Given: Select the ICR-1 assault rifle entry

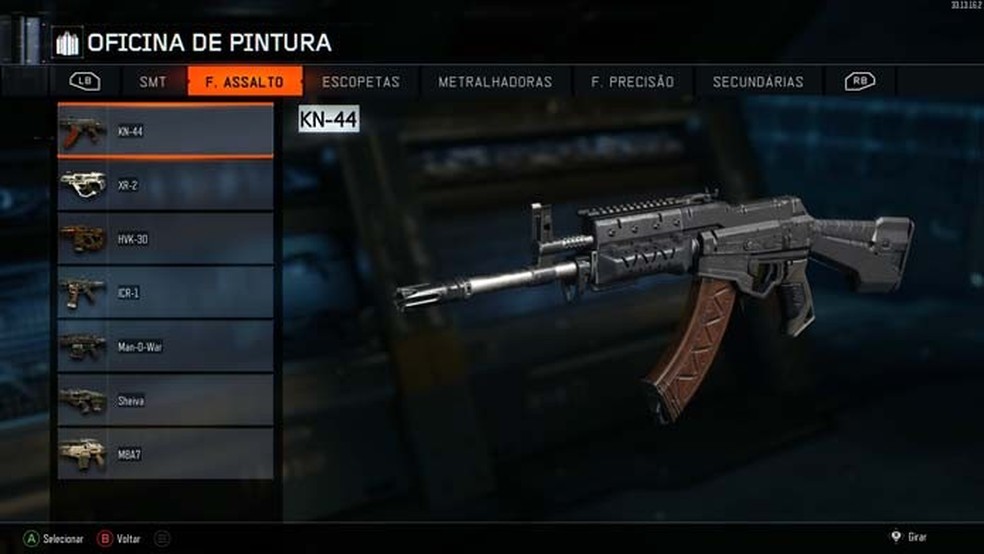Looking at the screenshot, I should click(165, 293).
